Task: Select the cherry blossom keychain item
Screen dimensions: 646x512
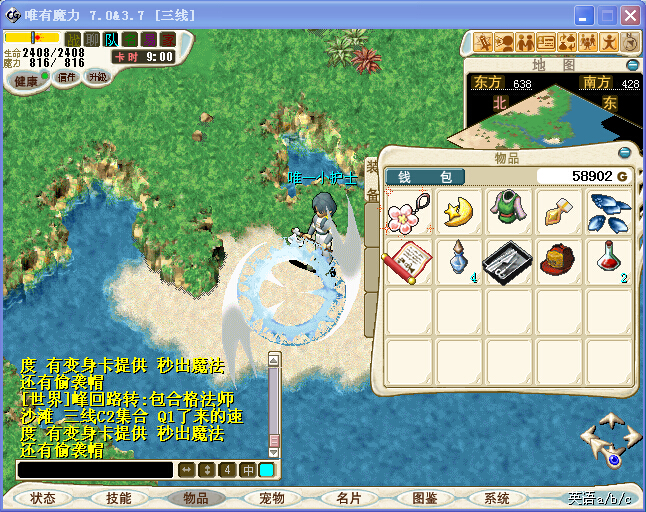Action: pyautogui.click(x=409, y=212)
